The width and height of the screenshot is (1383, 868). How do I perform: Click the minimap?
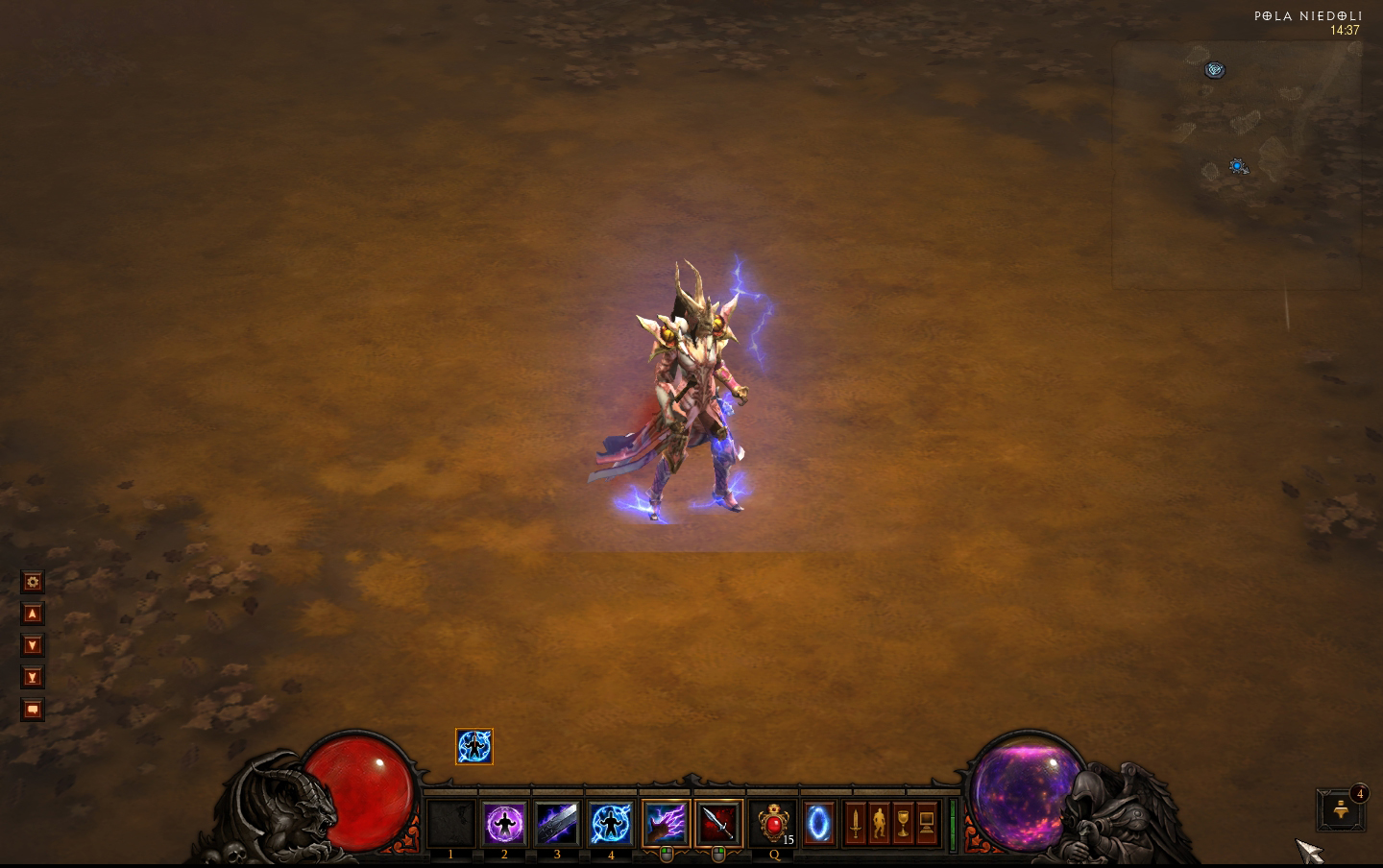click(1237, 165)
